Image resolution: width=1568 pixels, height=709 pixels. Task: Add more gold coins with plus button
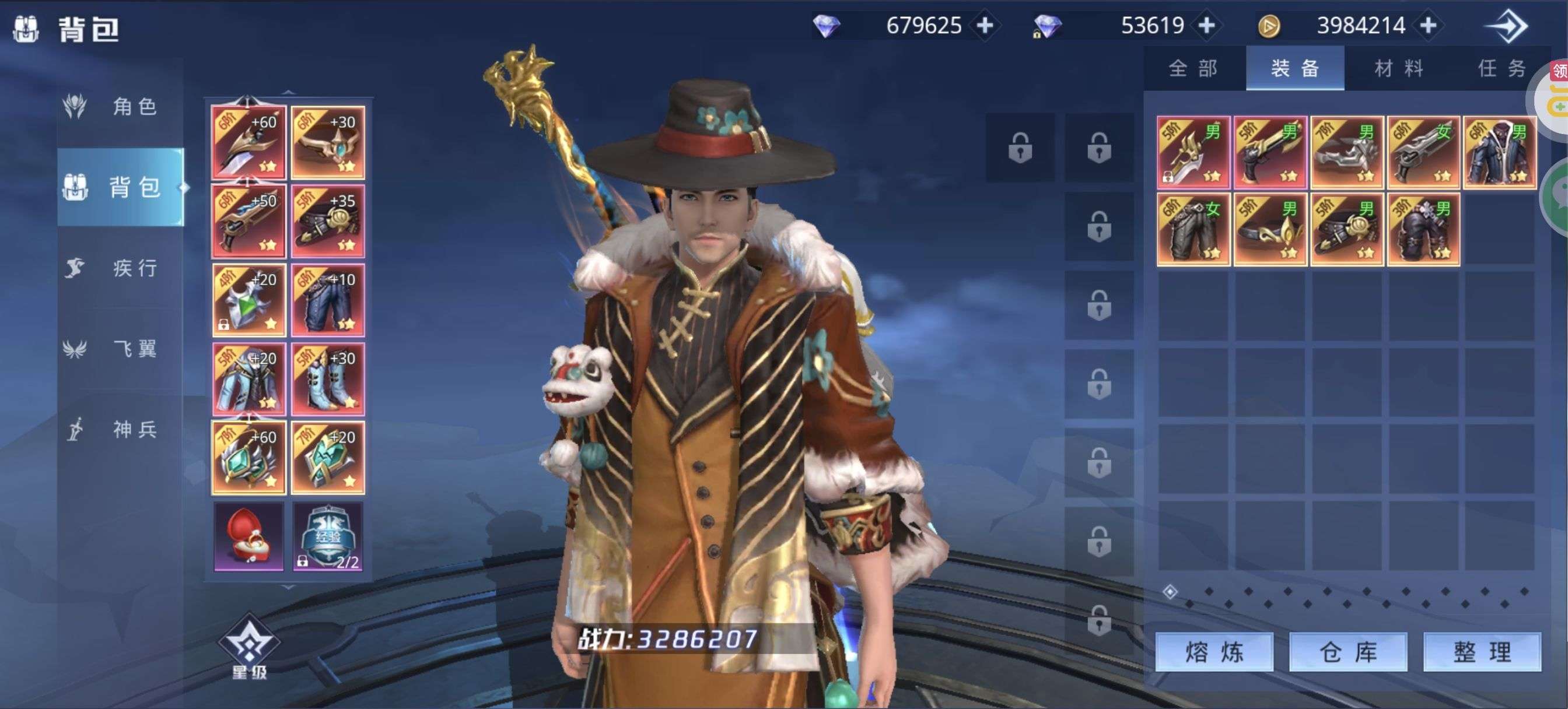tap(1428, 26)
